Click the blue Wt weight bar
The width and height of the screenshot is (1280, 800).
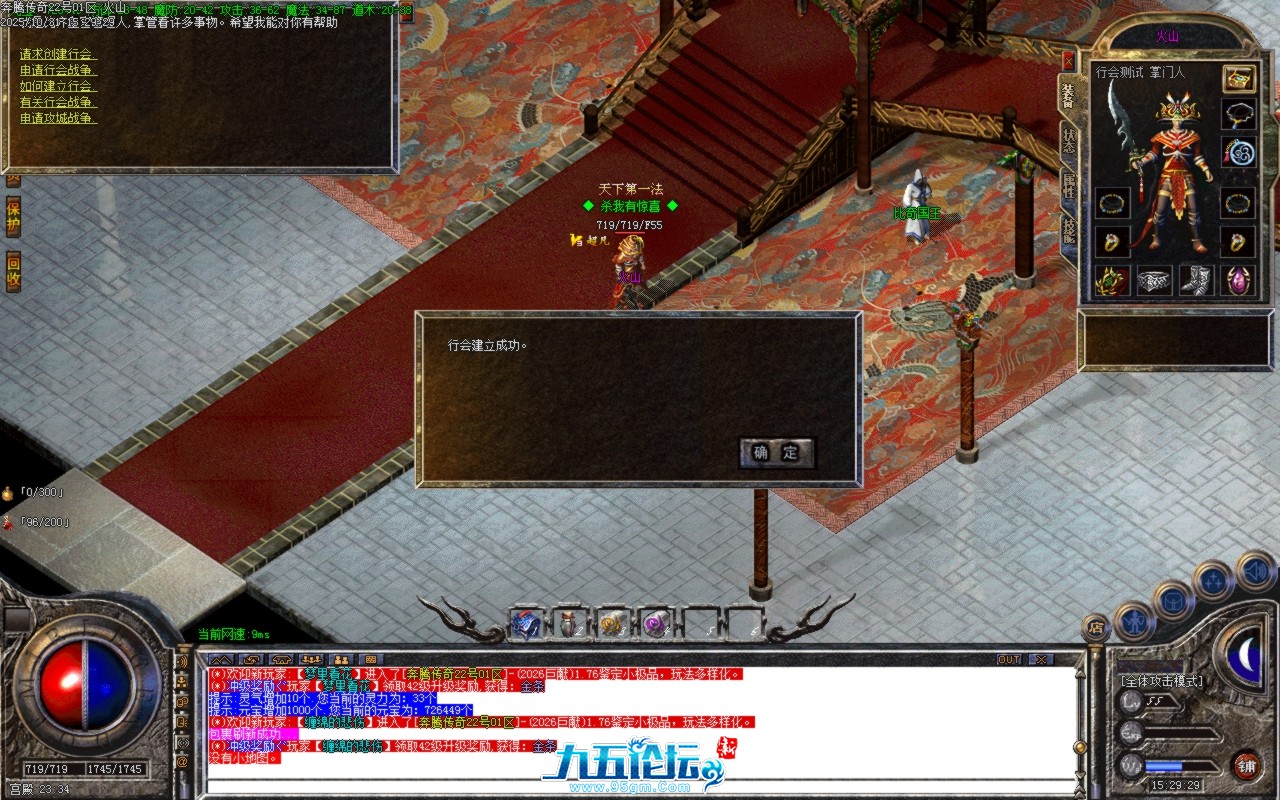tap(1165, 766)
